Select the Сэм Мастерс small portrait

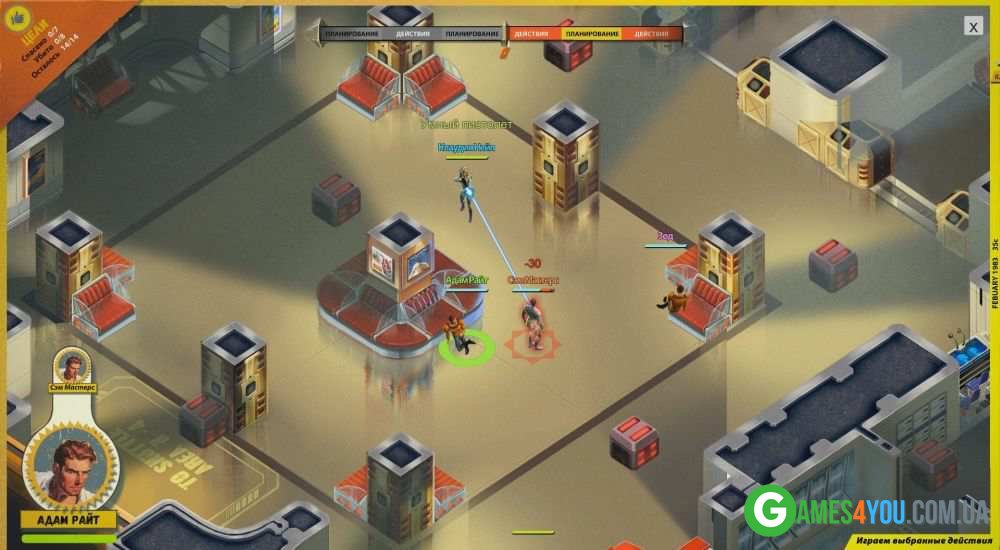click(72, 365)
